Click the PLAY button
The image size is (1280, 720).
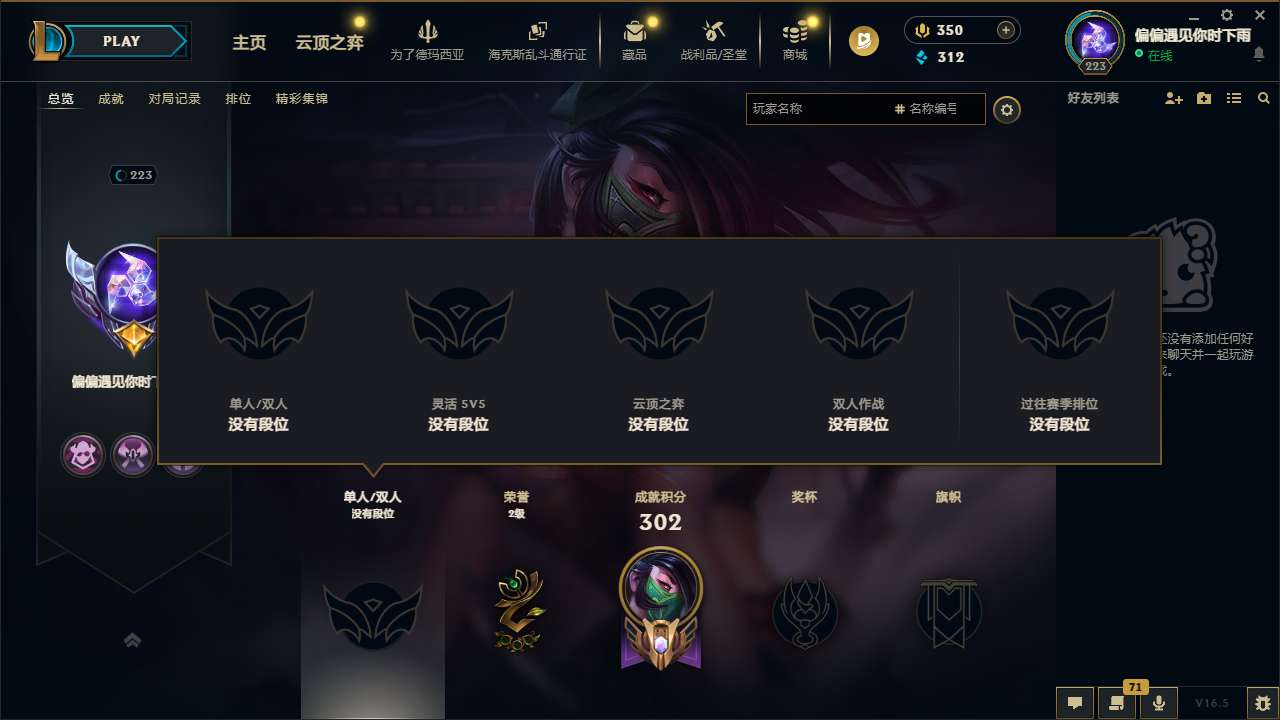122,41
